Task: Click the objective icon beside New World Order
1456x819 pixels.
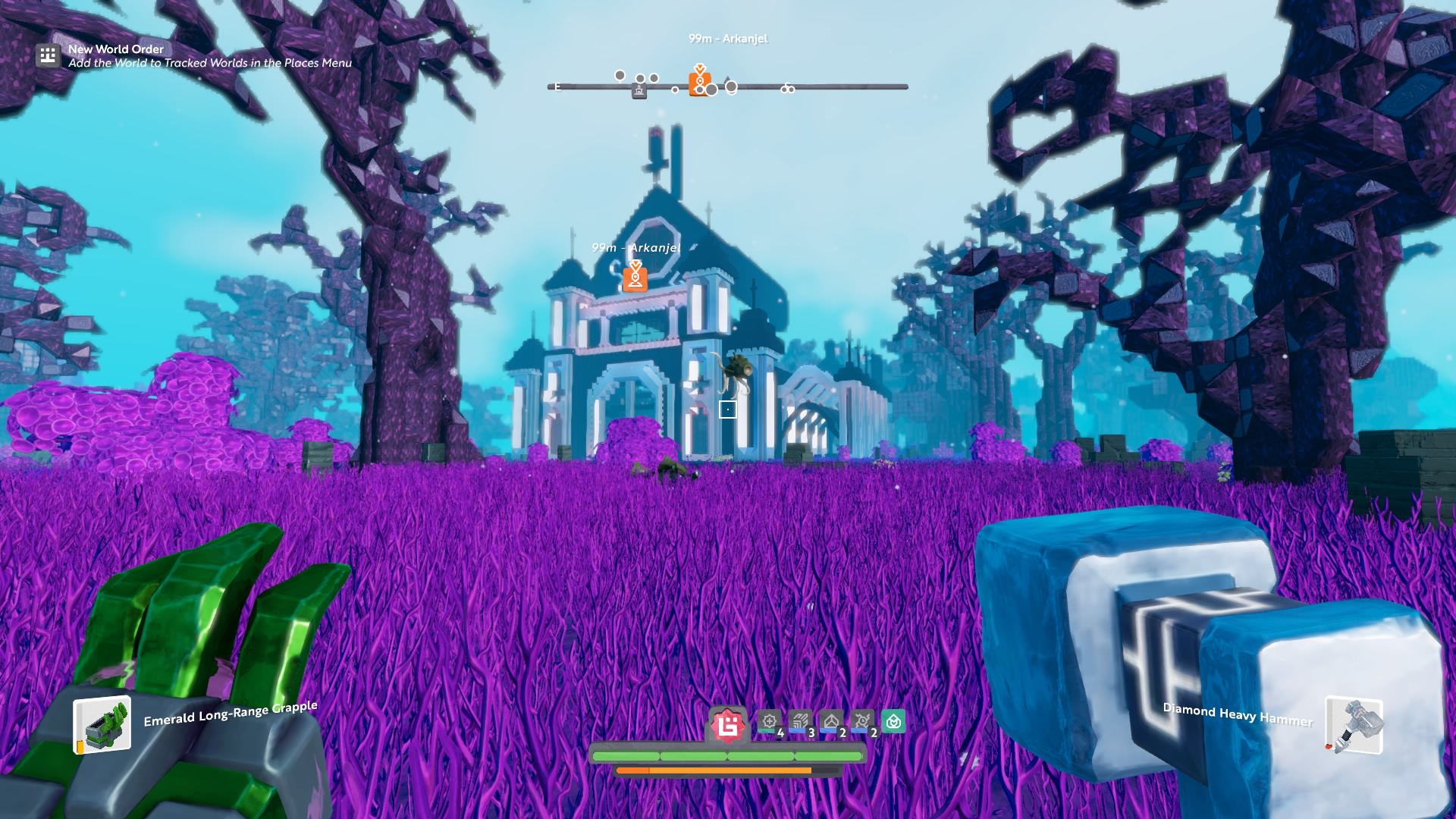Action: click(x=48, y=55)
